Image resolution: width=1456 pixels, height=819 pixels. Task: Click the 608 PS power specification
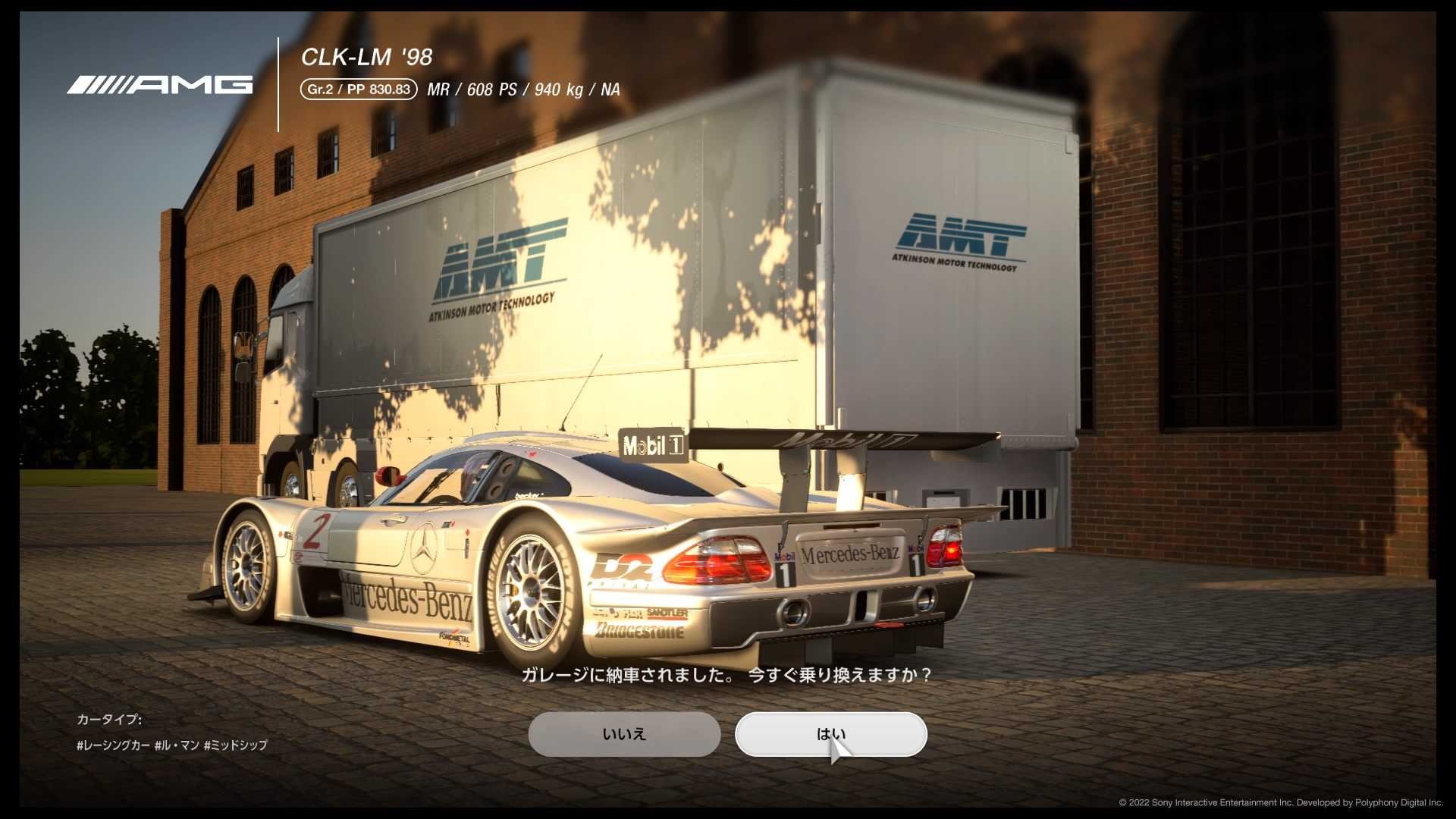pos(490,89)
